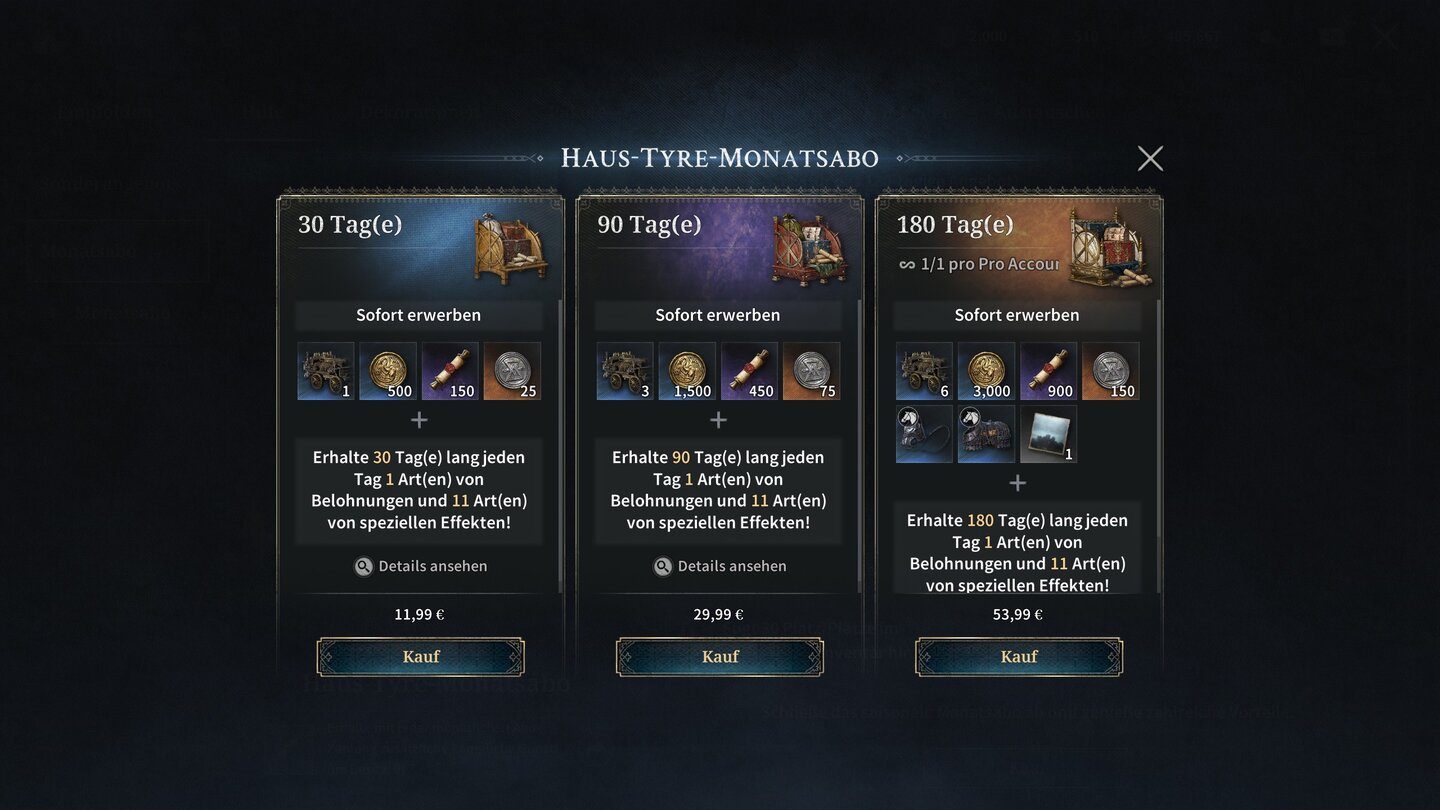
Task: Select the 150 silver coin reward icon
Action: [1110, 371]
